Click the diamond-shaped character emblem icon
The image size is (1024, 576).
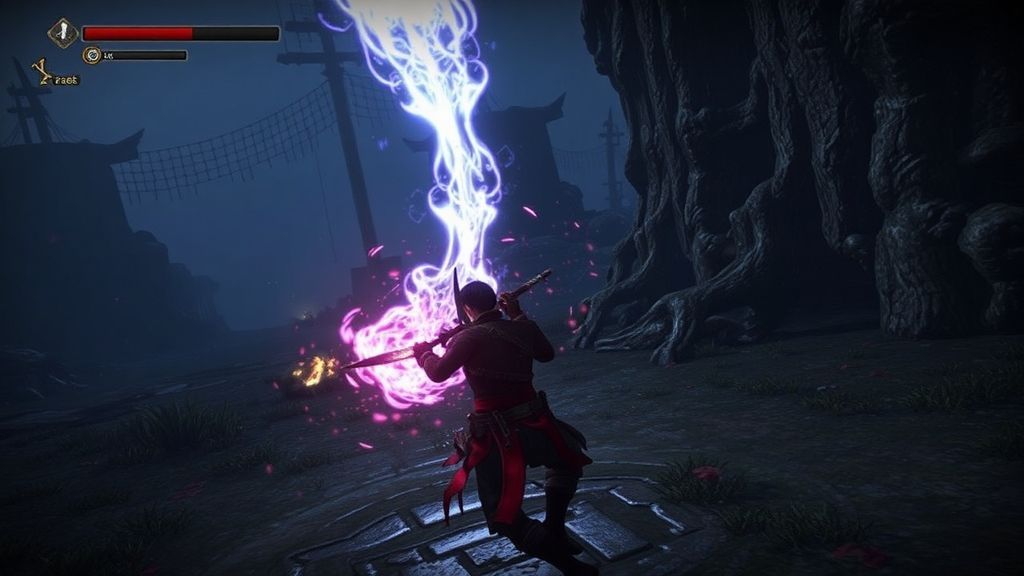click(63, 33)
